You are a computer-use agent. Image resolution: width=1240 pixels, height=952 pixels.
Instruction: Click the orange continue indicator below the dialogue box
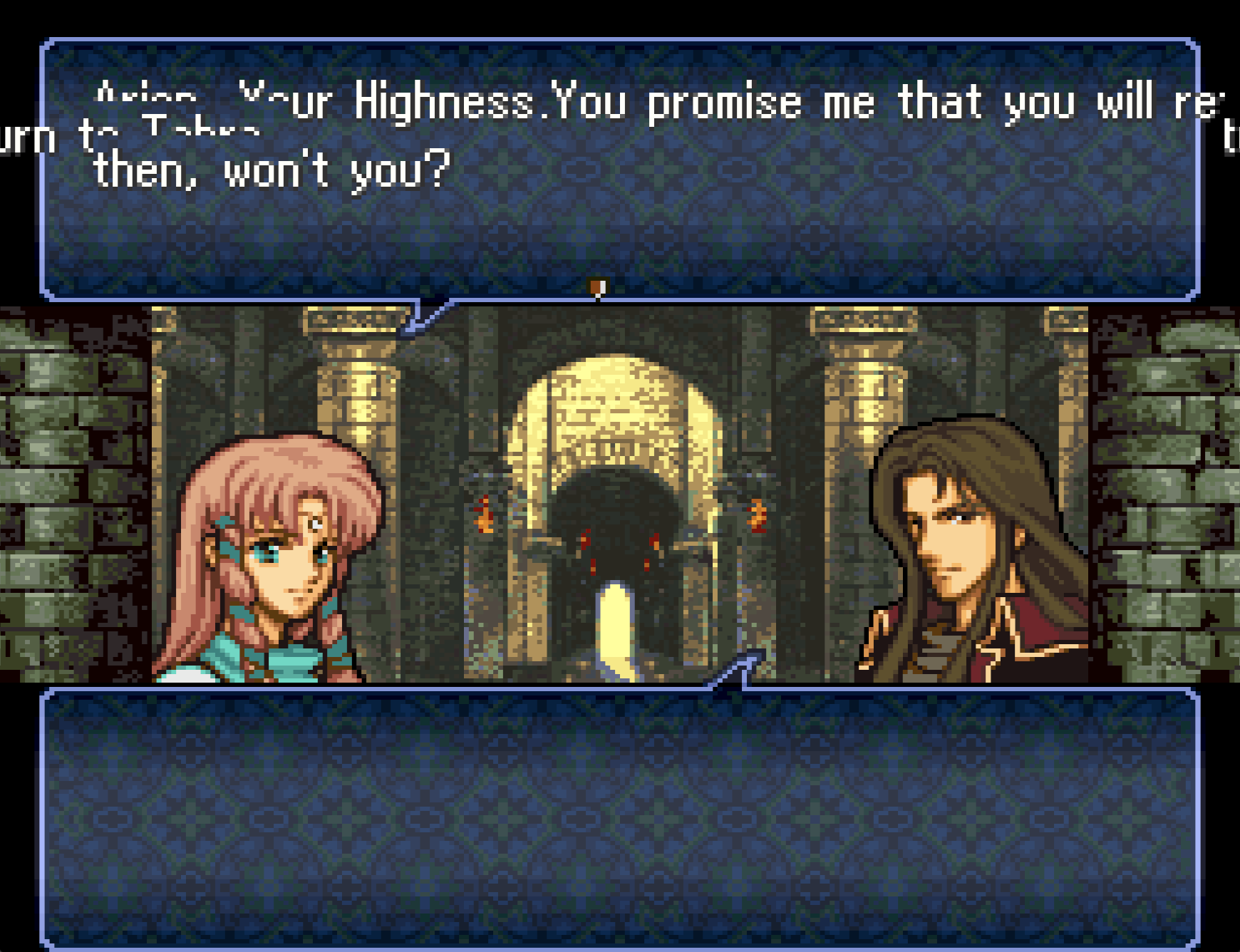pyautogui.click(x=596, y=286)
